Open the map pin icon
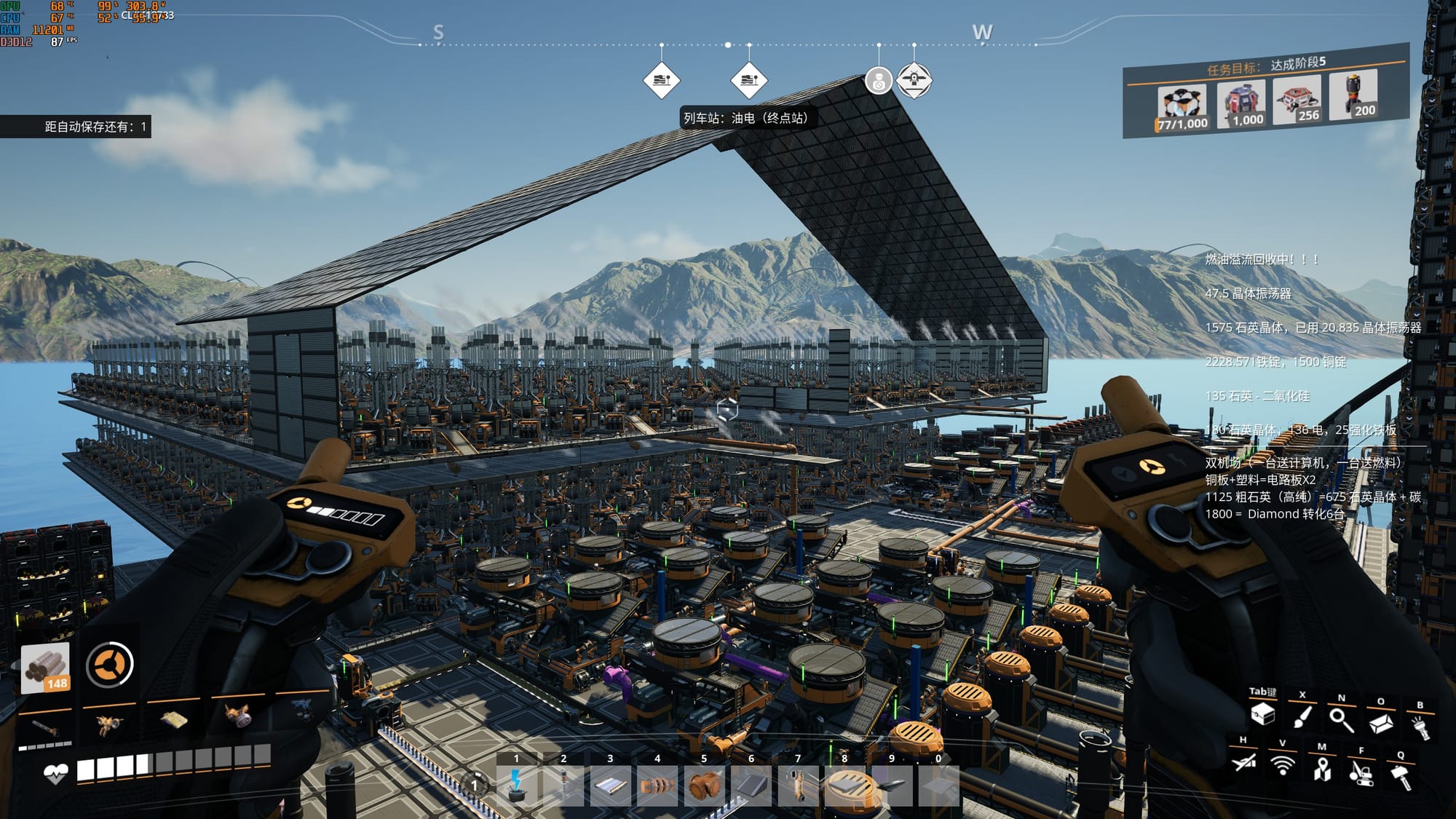 tap(1322, 769)
